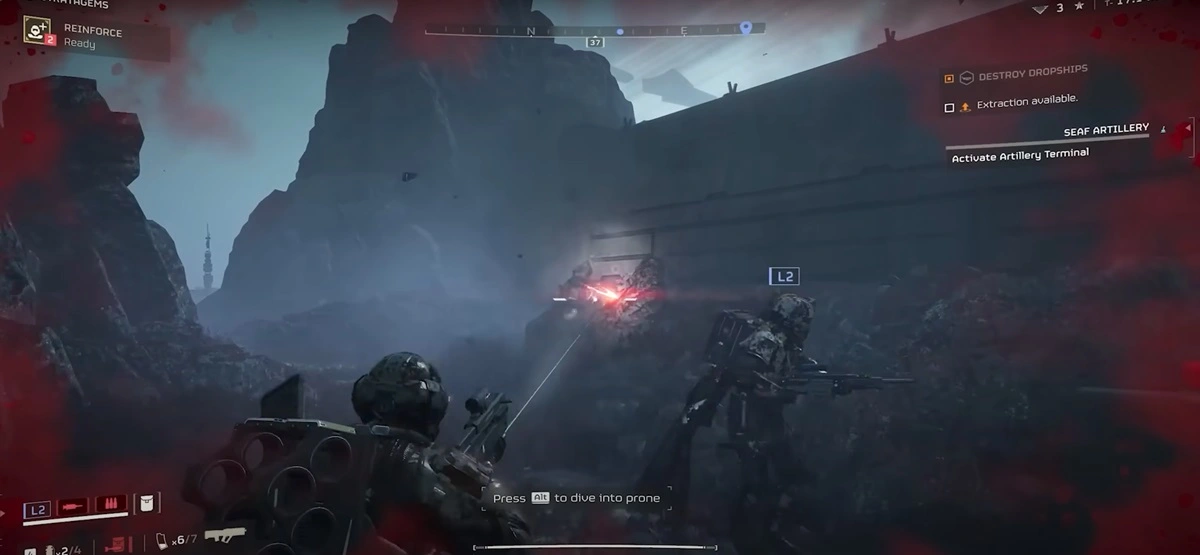This screenshot has height=555, width=1200.
Task: Select the white backpack slot icon
Action: (x=146, y=503)
